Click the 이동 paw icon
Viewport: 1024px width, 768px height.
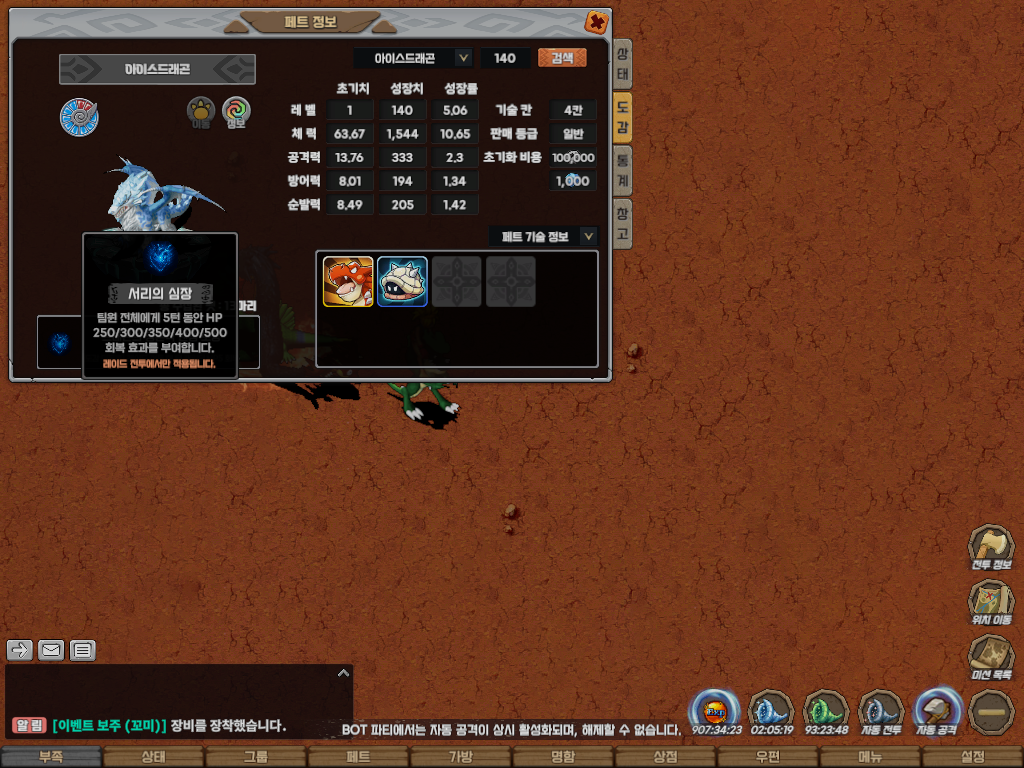point(201,112)
